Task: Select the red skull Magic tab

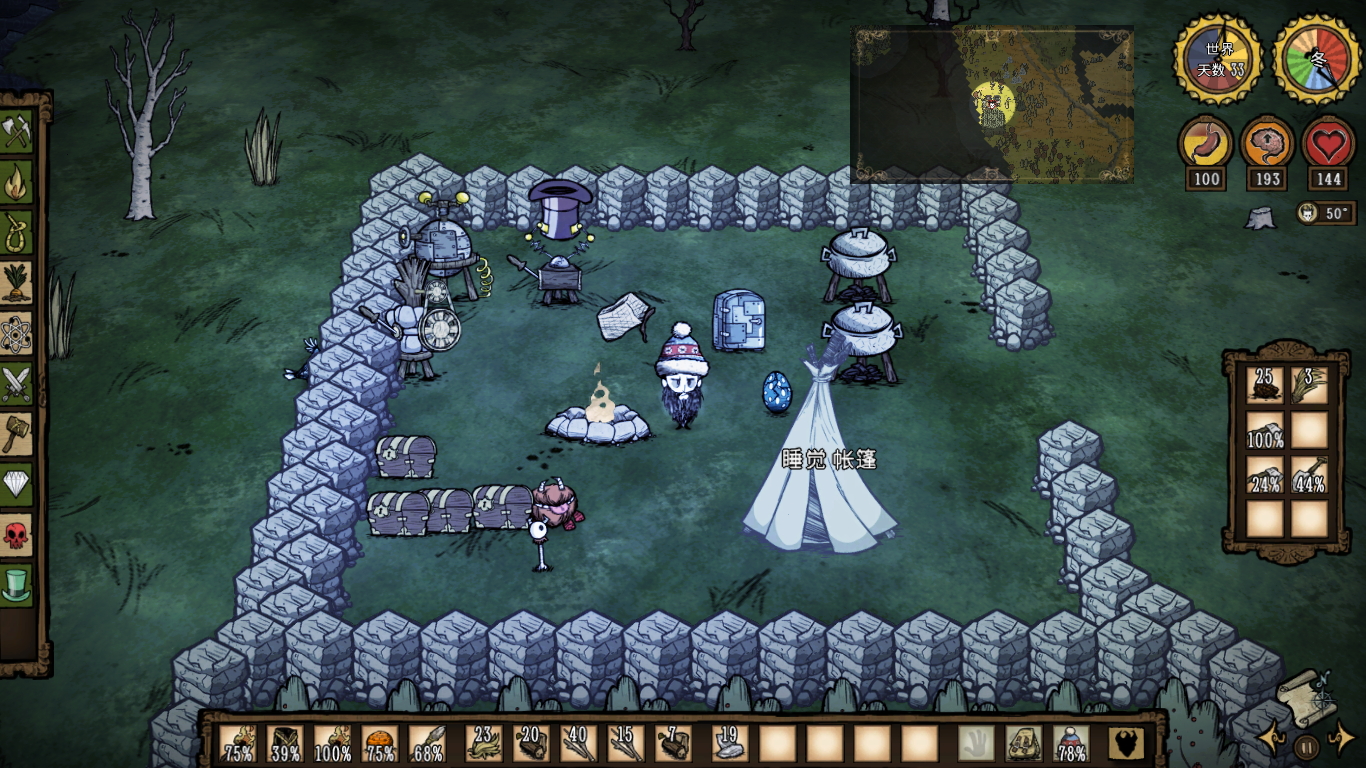Action: [17, 535]
